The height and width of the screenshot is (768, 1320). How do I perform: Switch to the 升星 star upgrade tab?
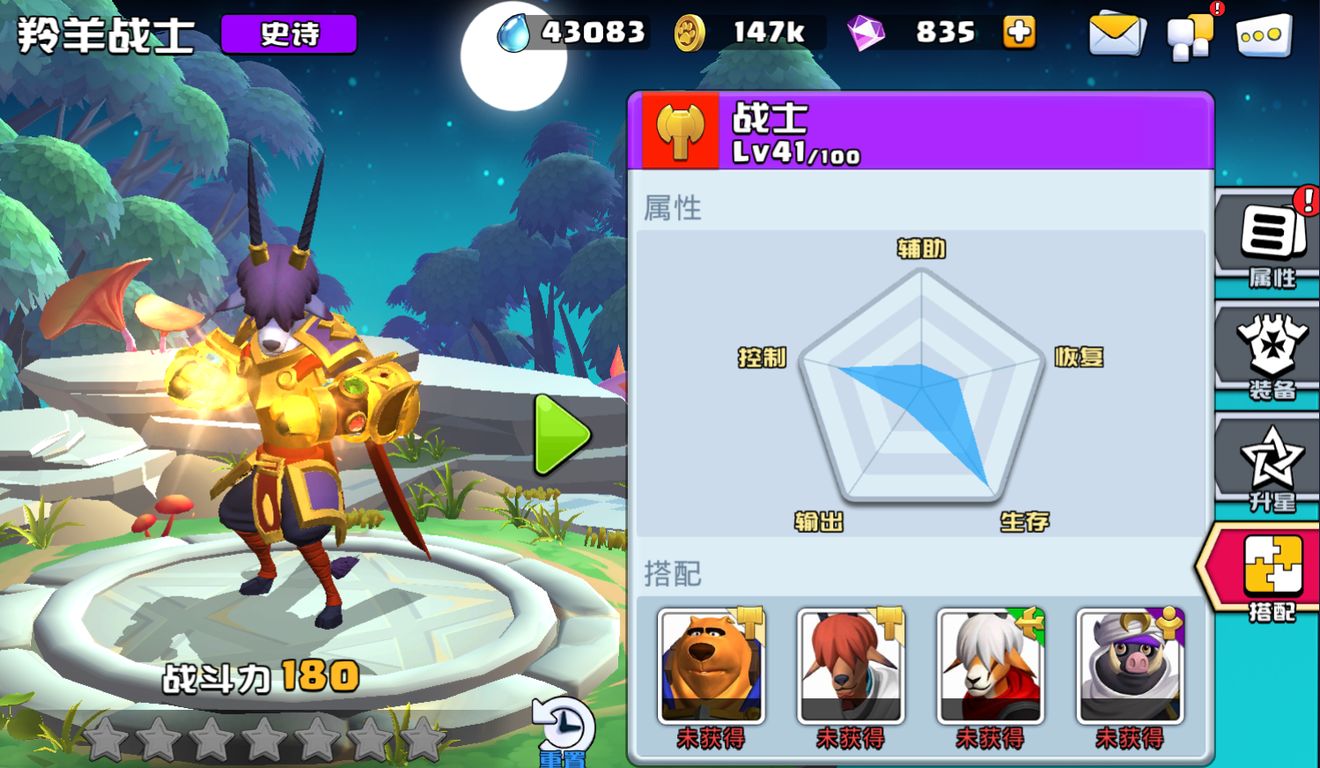(1271, 465)
